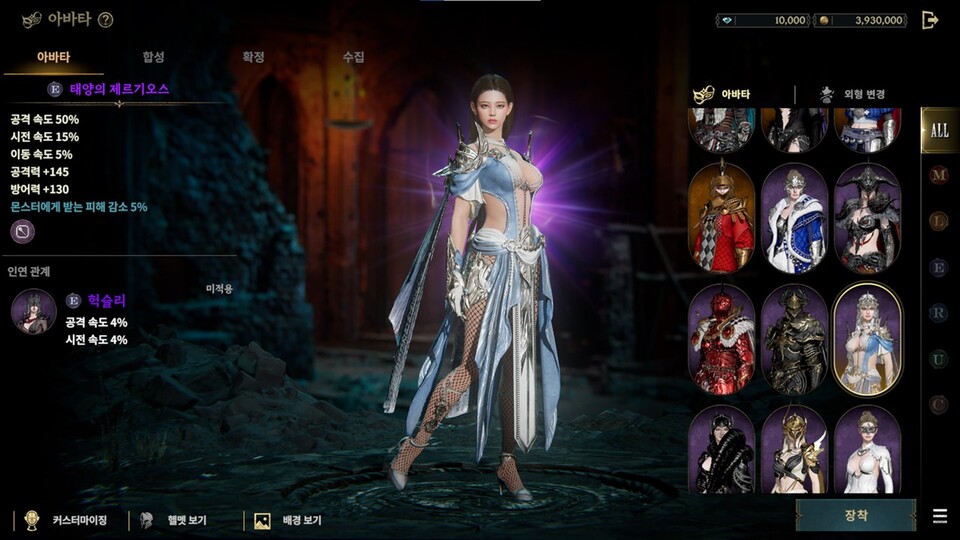Click the exit icon in the top-right corner
The height and width of the screenshot is (540, 960).
[x=930, y=20]
